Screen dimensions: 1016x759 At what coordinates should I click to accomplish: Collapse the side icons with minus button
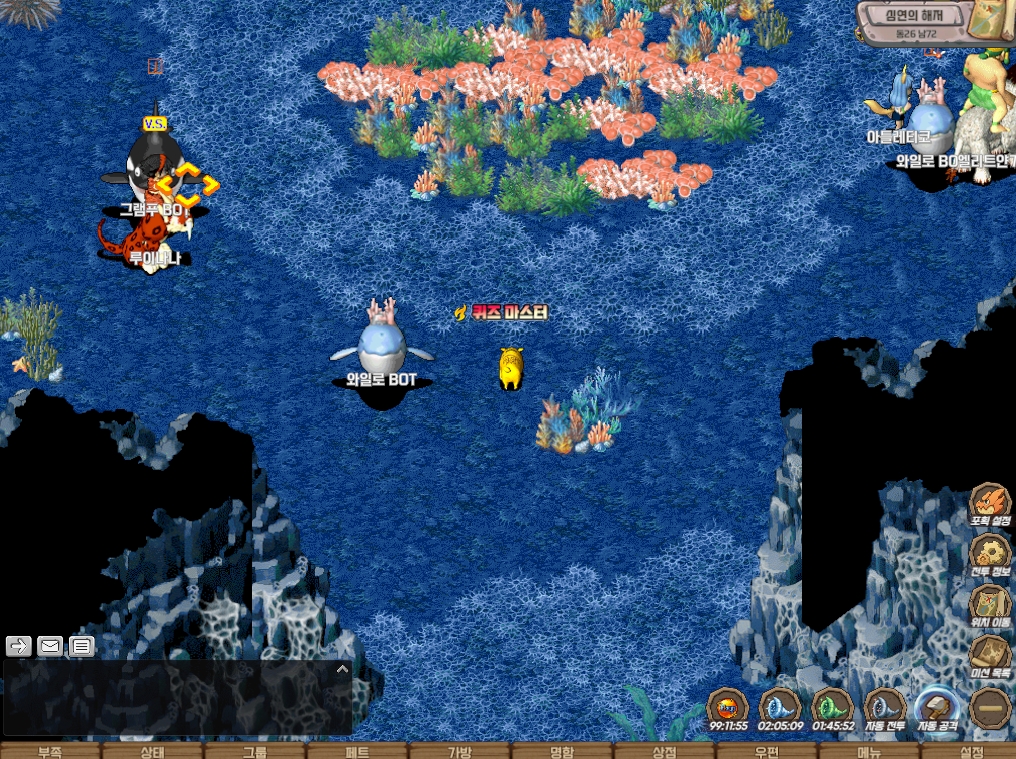[x=990, y=708]
